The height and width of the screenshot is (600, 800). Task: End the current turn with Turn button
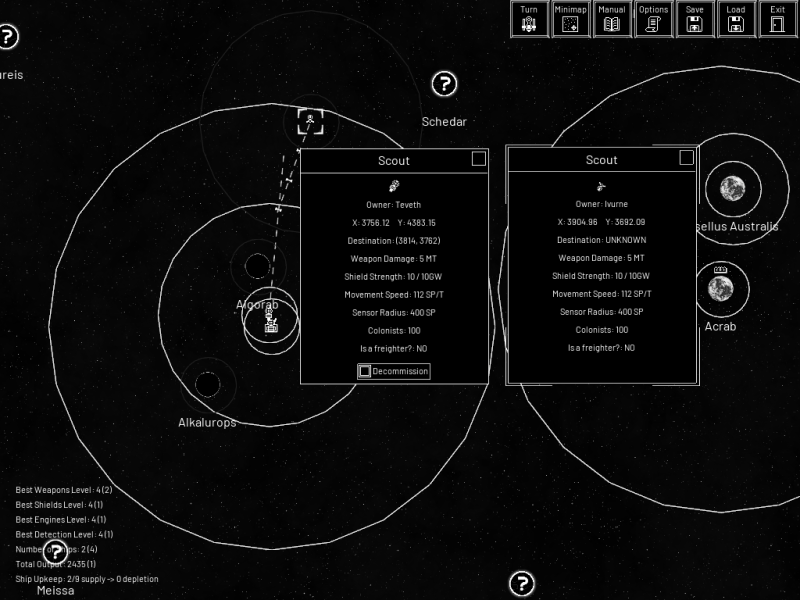pos(529,19)
